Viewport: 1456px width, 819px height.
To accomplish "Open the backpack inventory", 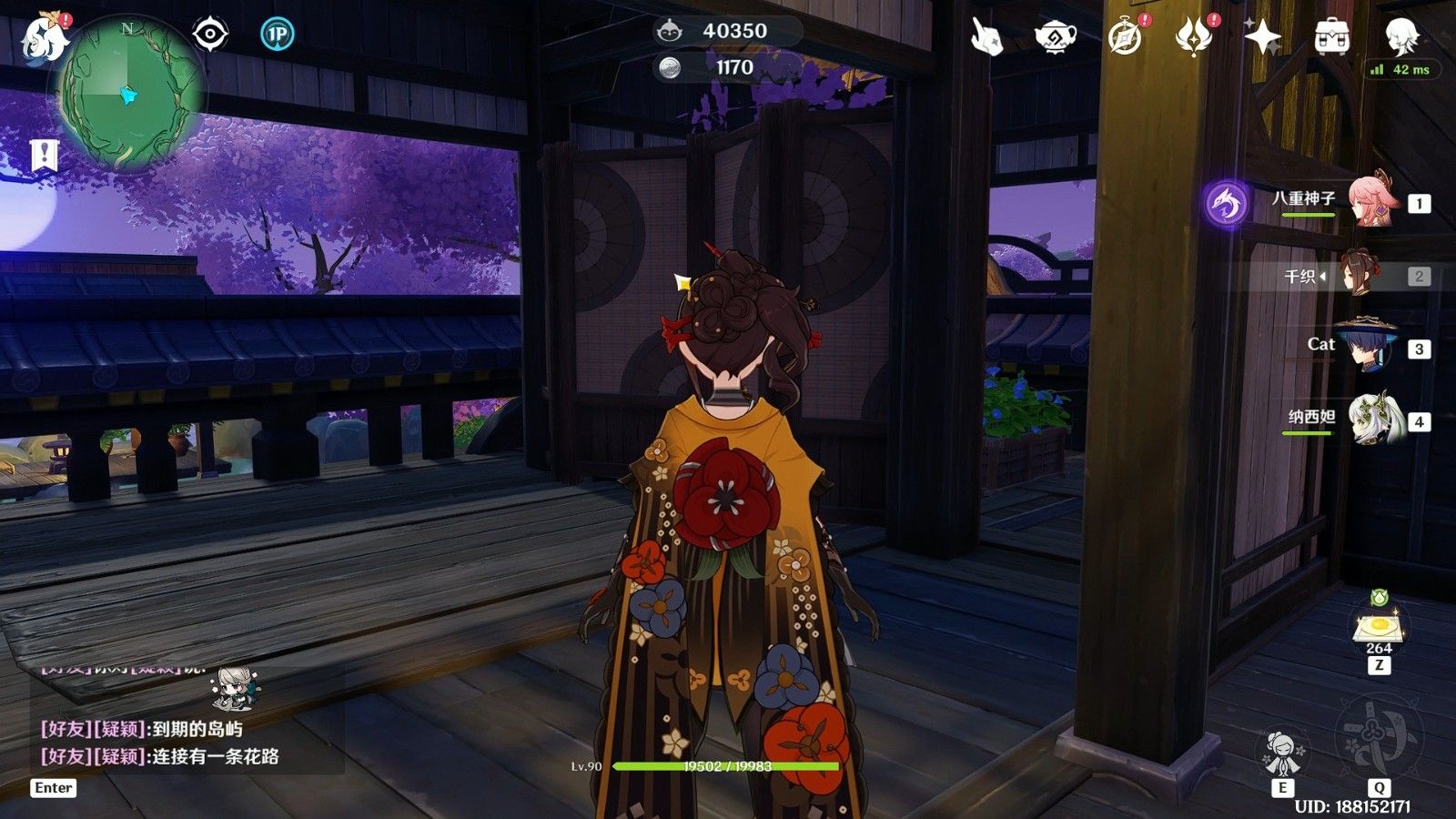I will click(1331, 37).
